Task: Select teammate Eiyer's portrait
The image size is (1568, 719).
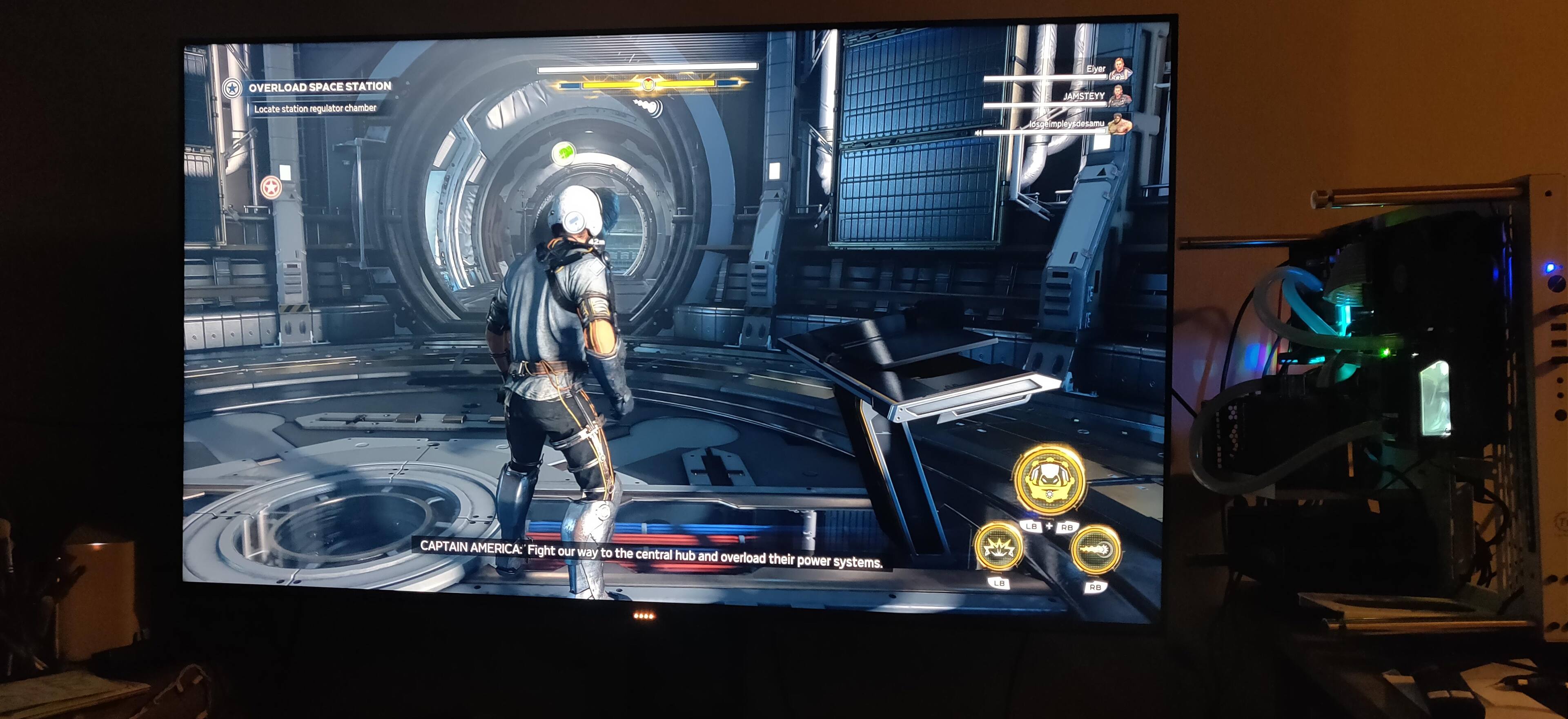Action: 1119,69
